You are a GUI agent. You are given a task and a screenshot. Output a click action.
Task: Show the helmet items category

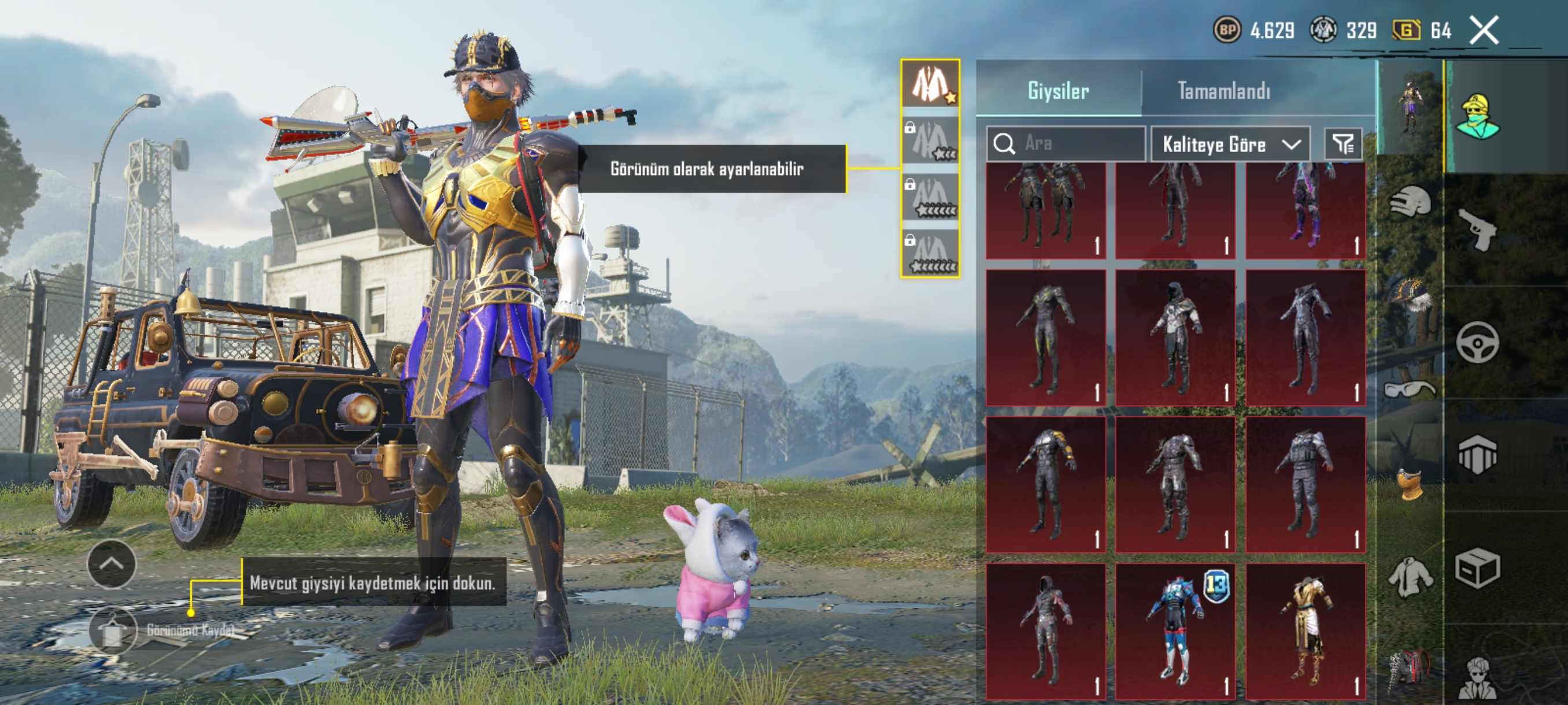click(1410, 202)
